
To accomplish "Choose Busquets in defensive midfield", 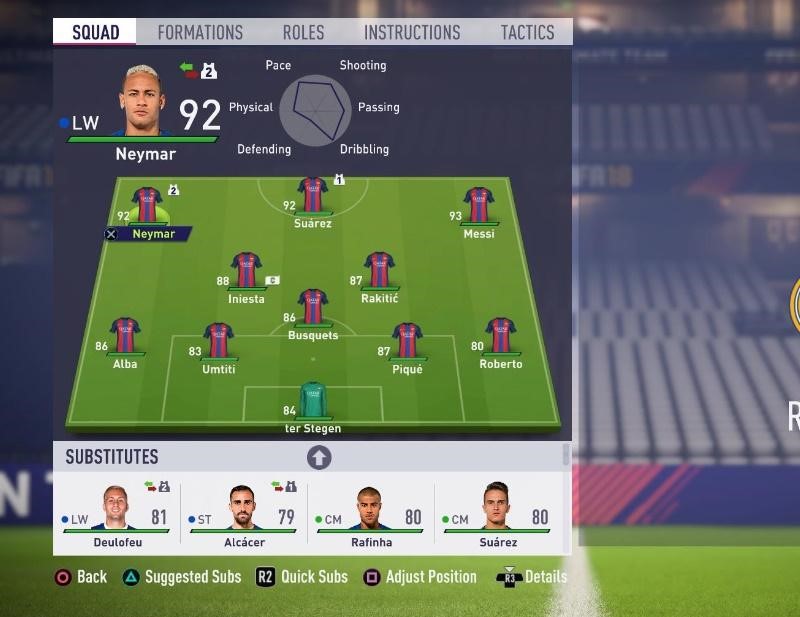I will coord(313,308).
